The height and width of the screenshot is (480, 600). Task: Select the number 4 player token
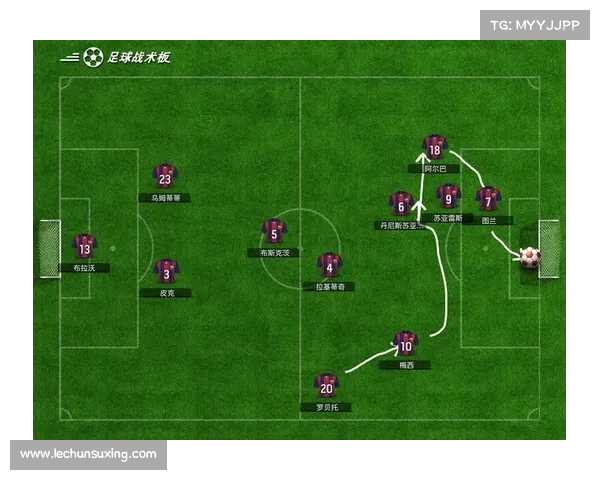coord(329,265)
